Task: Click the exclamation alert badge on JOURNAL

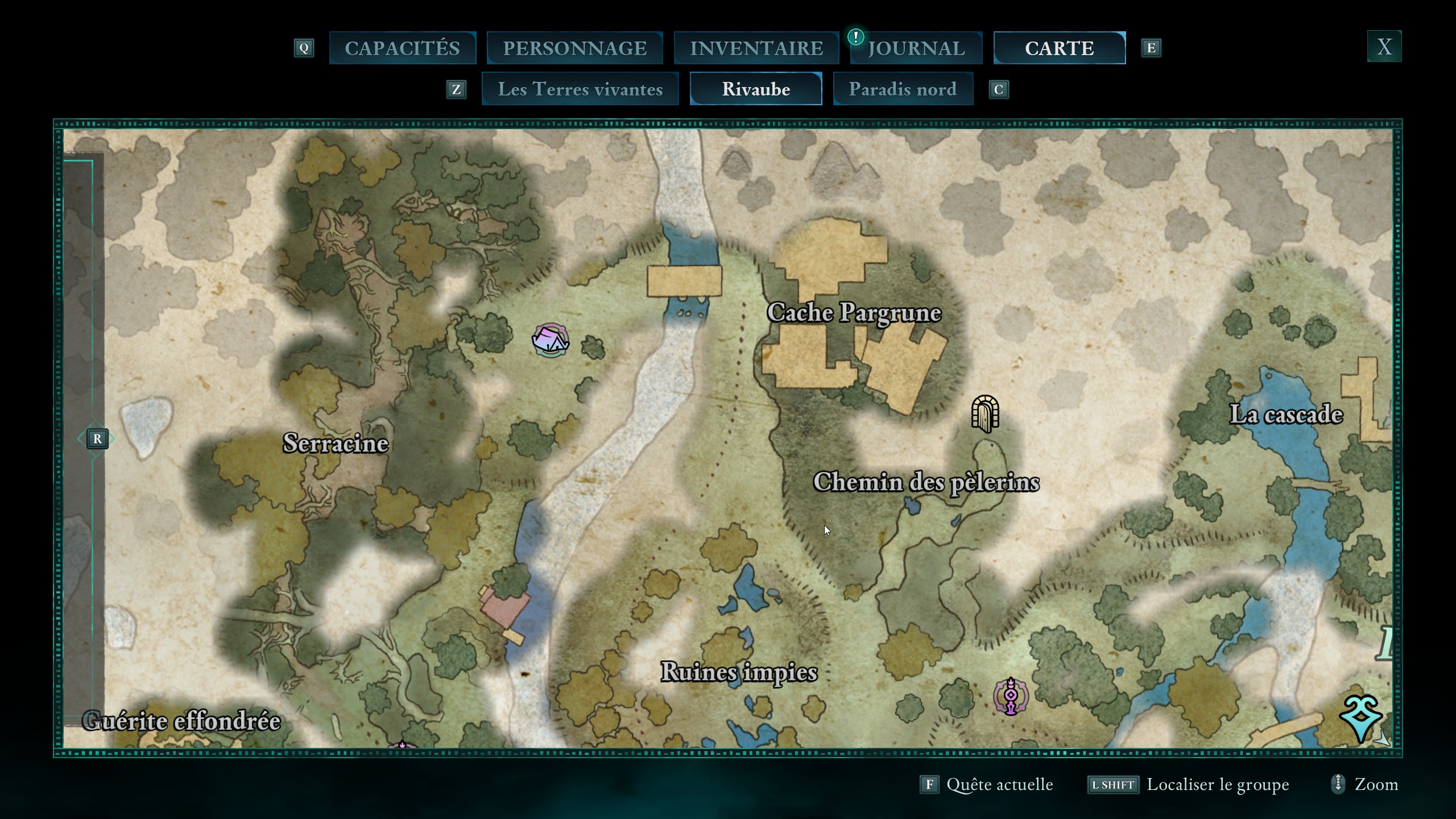Action: click(857, 35)
